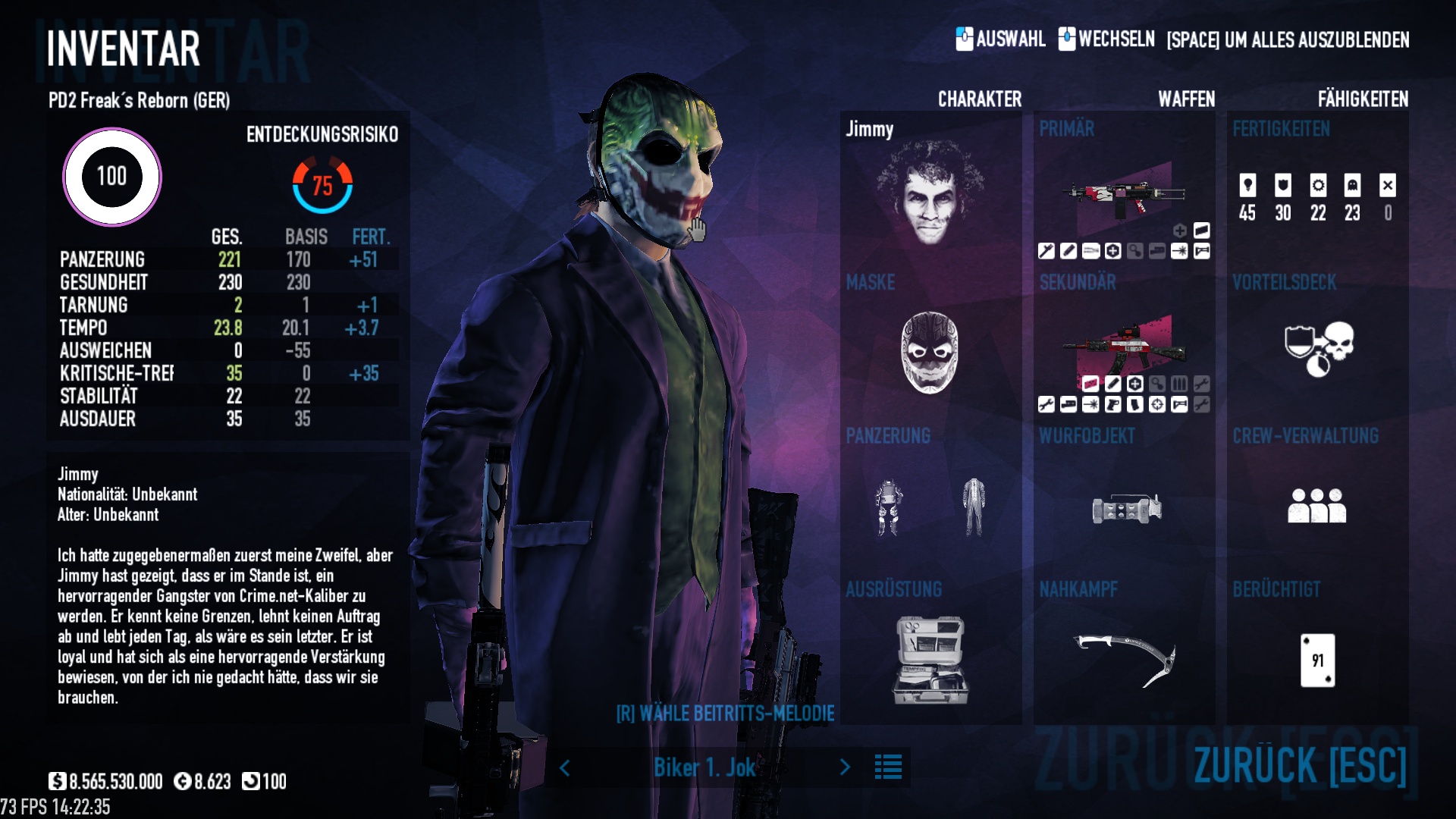Open the equipment case slot

(930, 660)
